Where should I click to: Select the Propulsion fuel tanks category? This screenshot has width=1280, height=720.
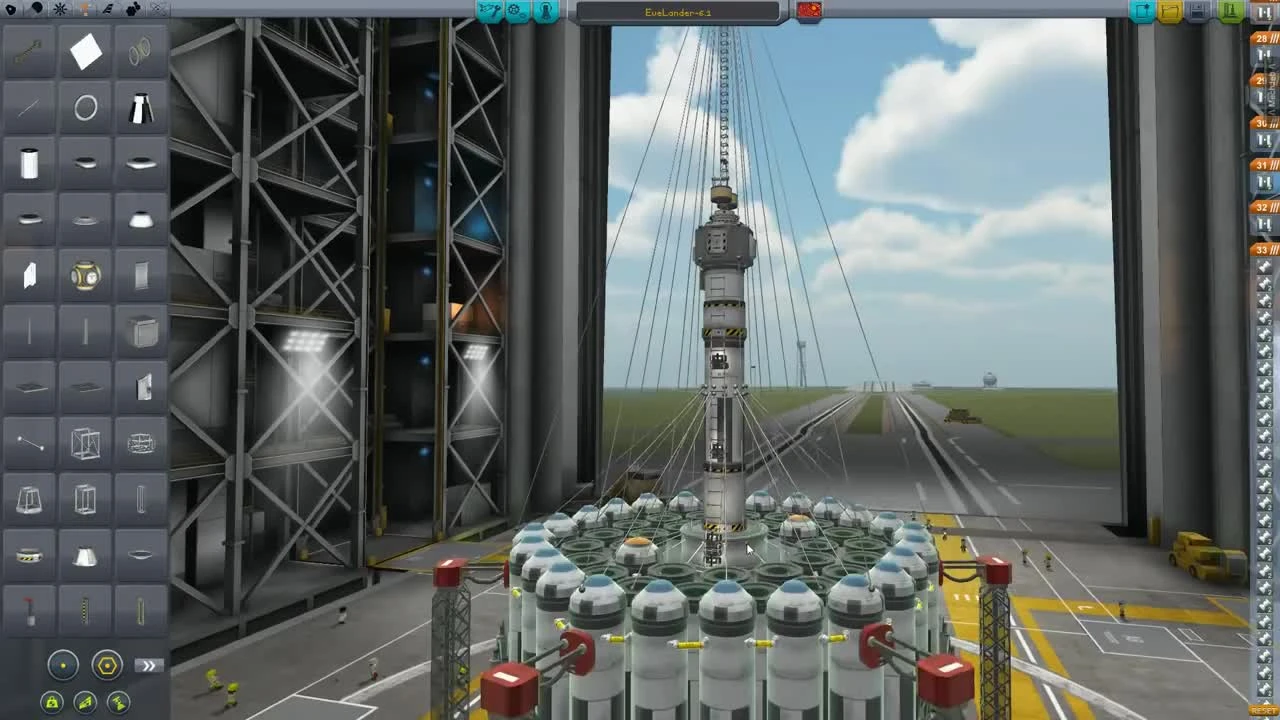coord(37,10)
